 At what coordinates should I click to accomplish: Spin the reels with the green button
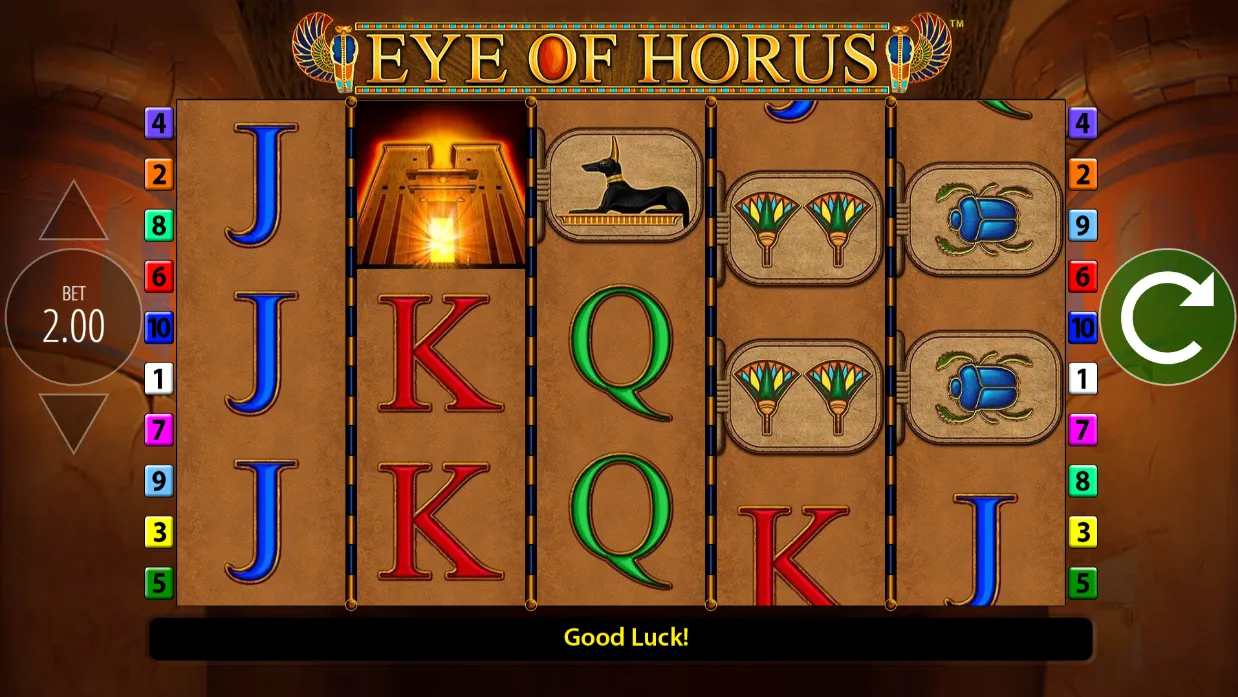tap(1167, 317)
